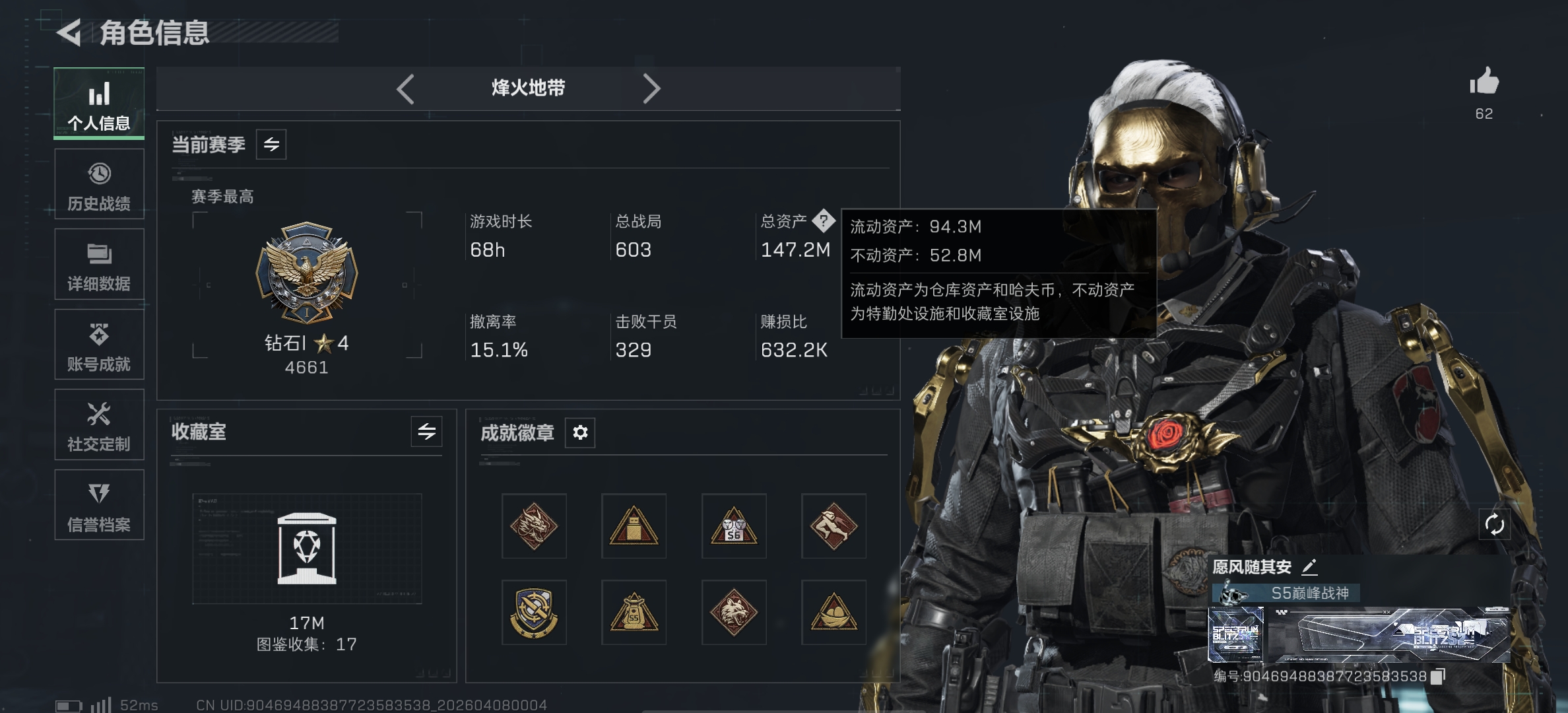Viewport: 1568px width, 713px height.
Task: Open the 当前赛季 mode switch icon
Action: [273, 144]
